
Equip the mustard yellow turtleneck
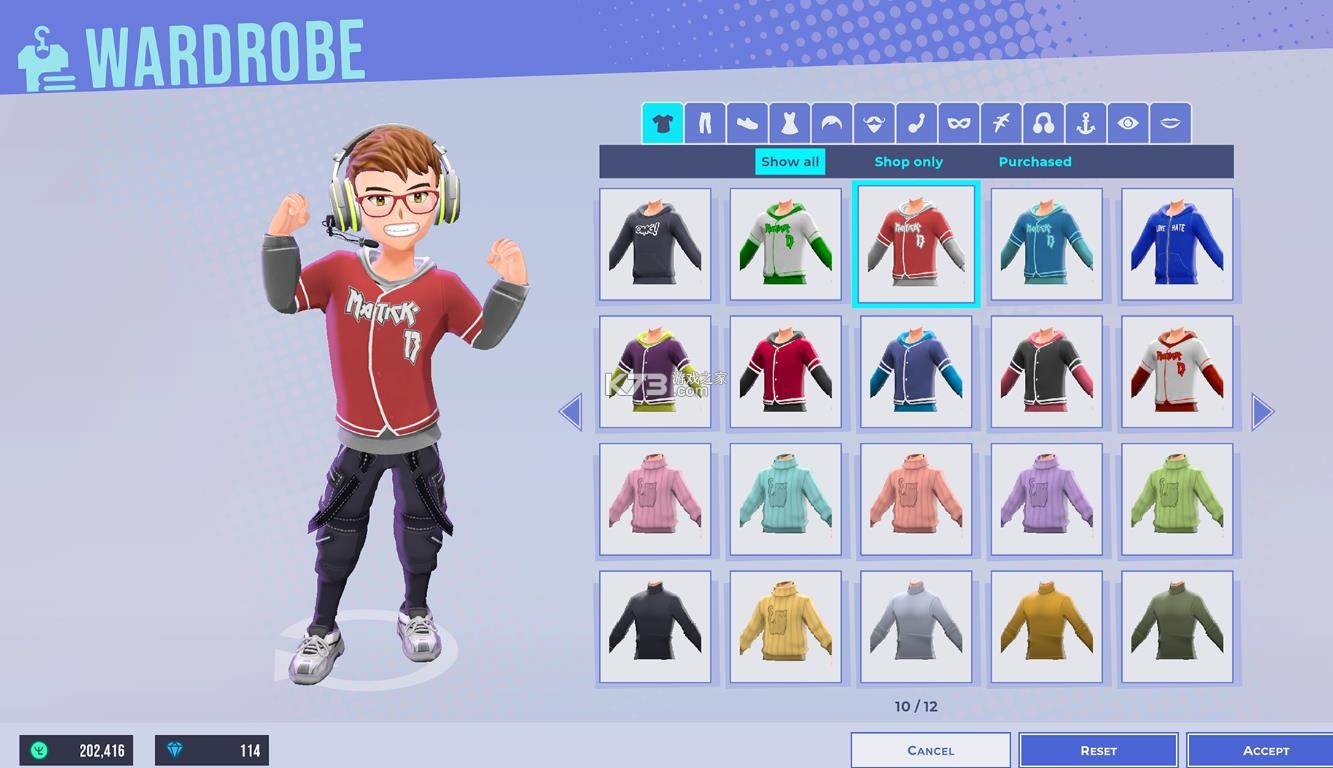(x=1046, y=627)
